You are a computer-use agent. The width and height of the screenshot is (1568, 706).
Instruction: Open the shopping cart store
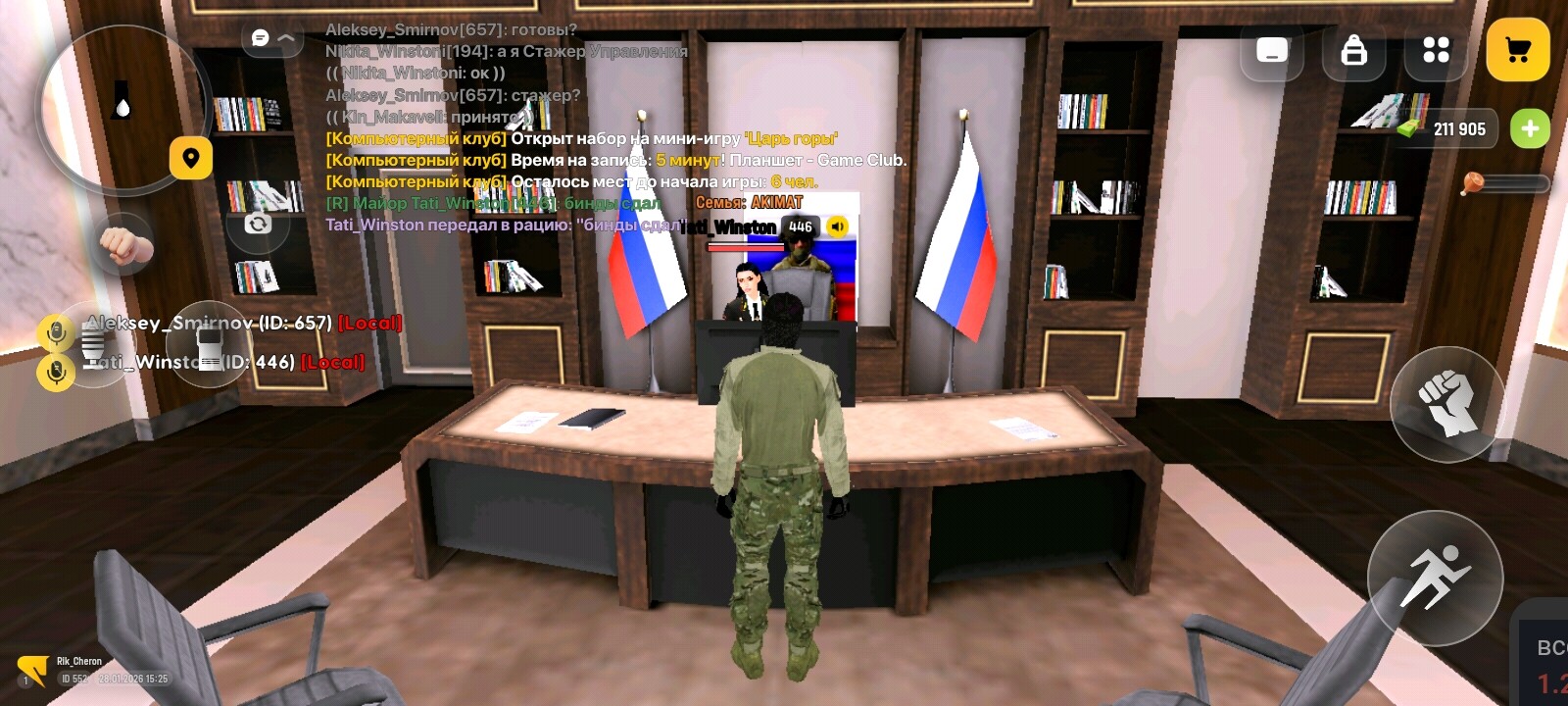click(1517, 47)
